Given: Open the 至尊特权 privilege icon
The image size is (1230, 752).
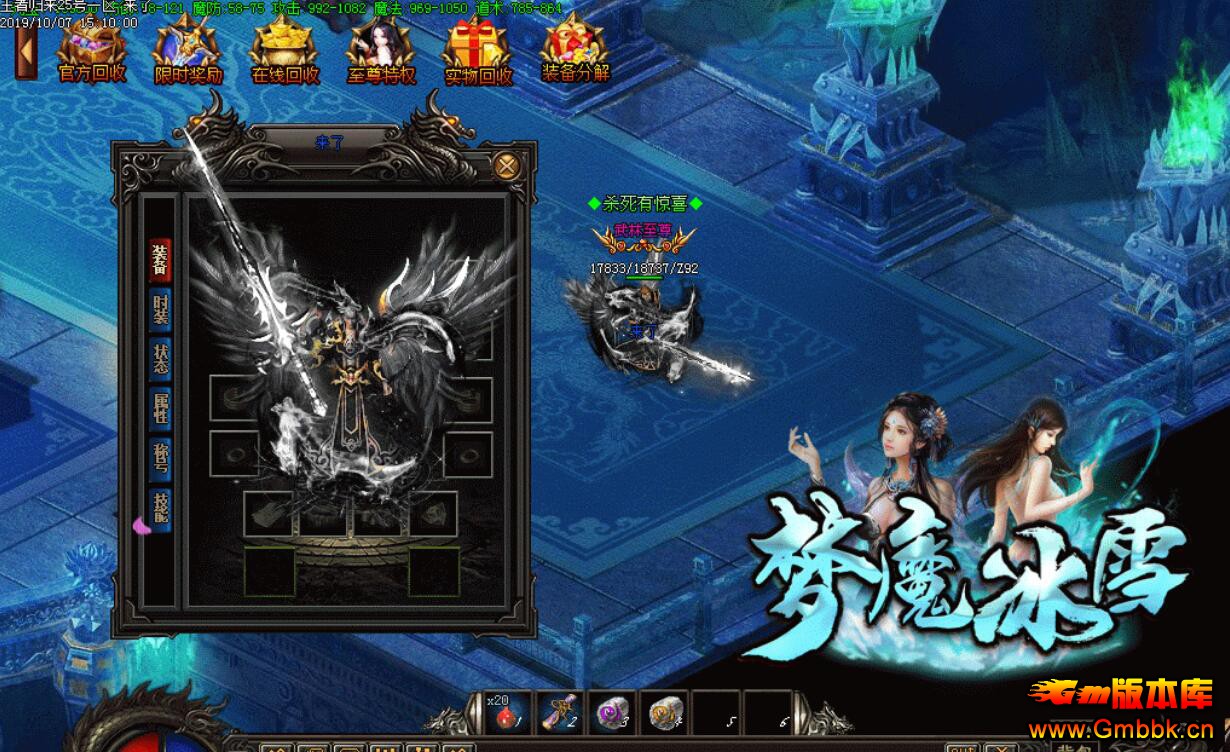Looking at the screenshot, I should tap(381, 52).
